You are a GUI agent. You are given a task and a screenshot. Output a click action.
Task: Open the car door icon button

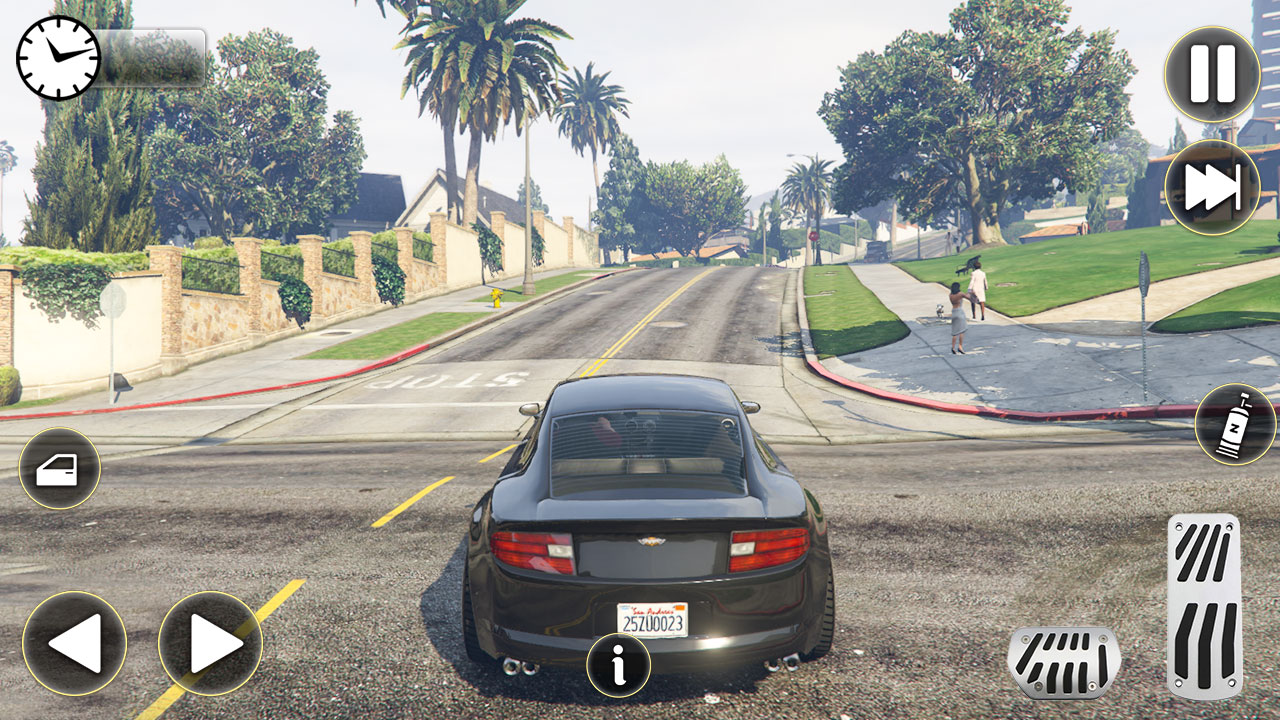(x=59, y=468)
